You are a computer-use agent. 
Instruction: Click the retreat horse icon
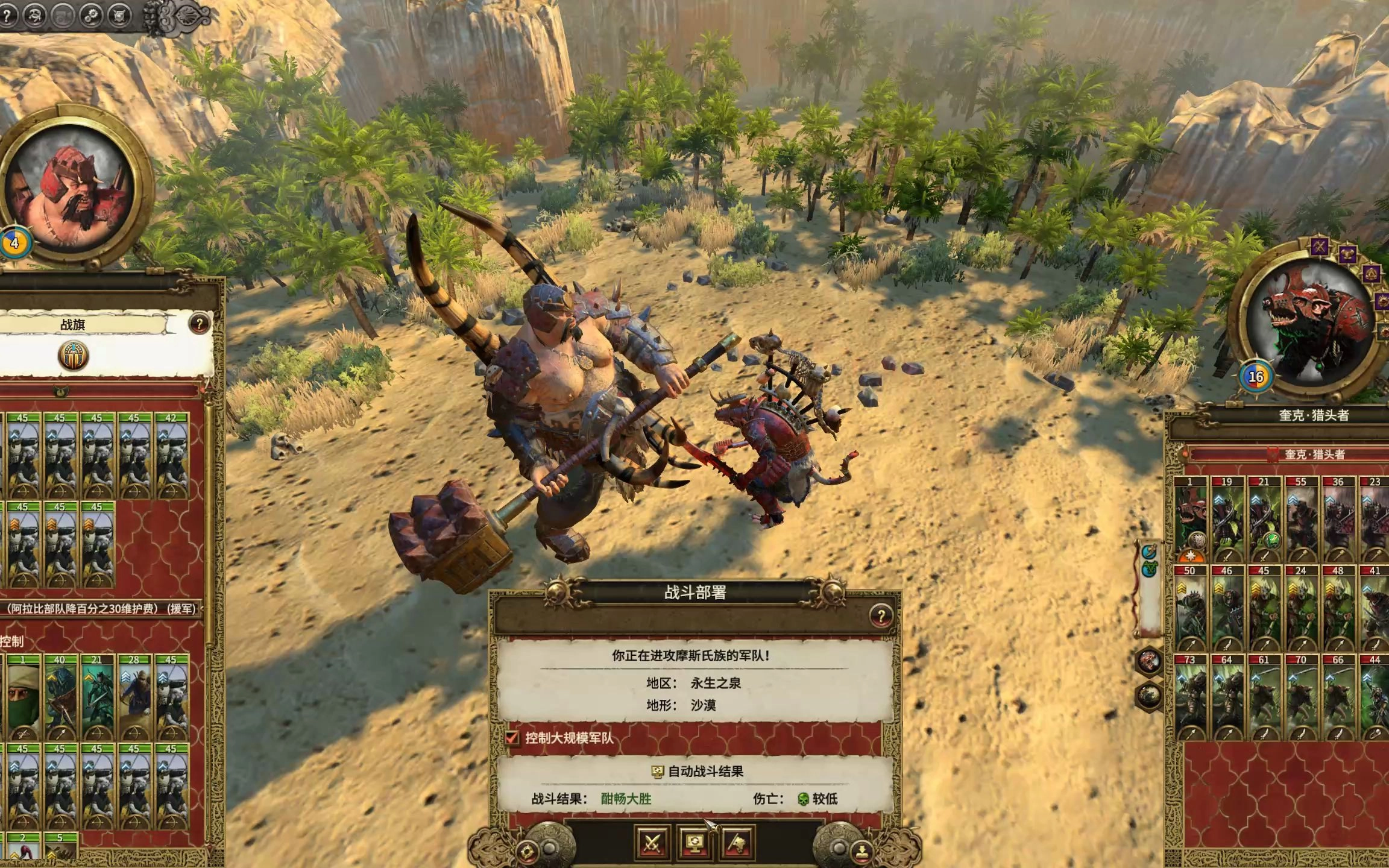coord(737,842)
